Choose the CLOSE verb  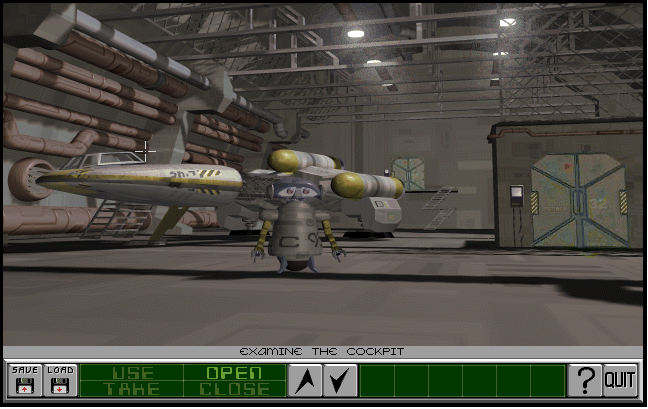tap(233, 389)
